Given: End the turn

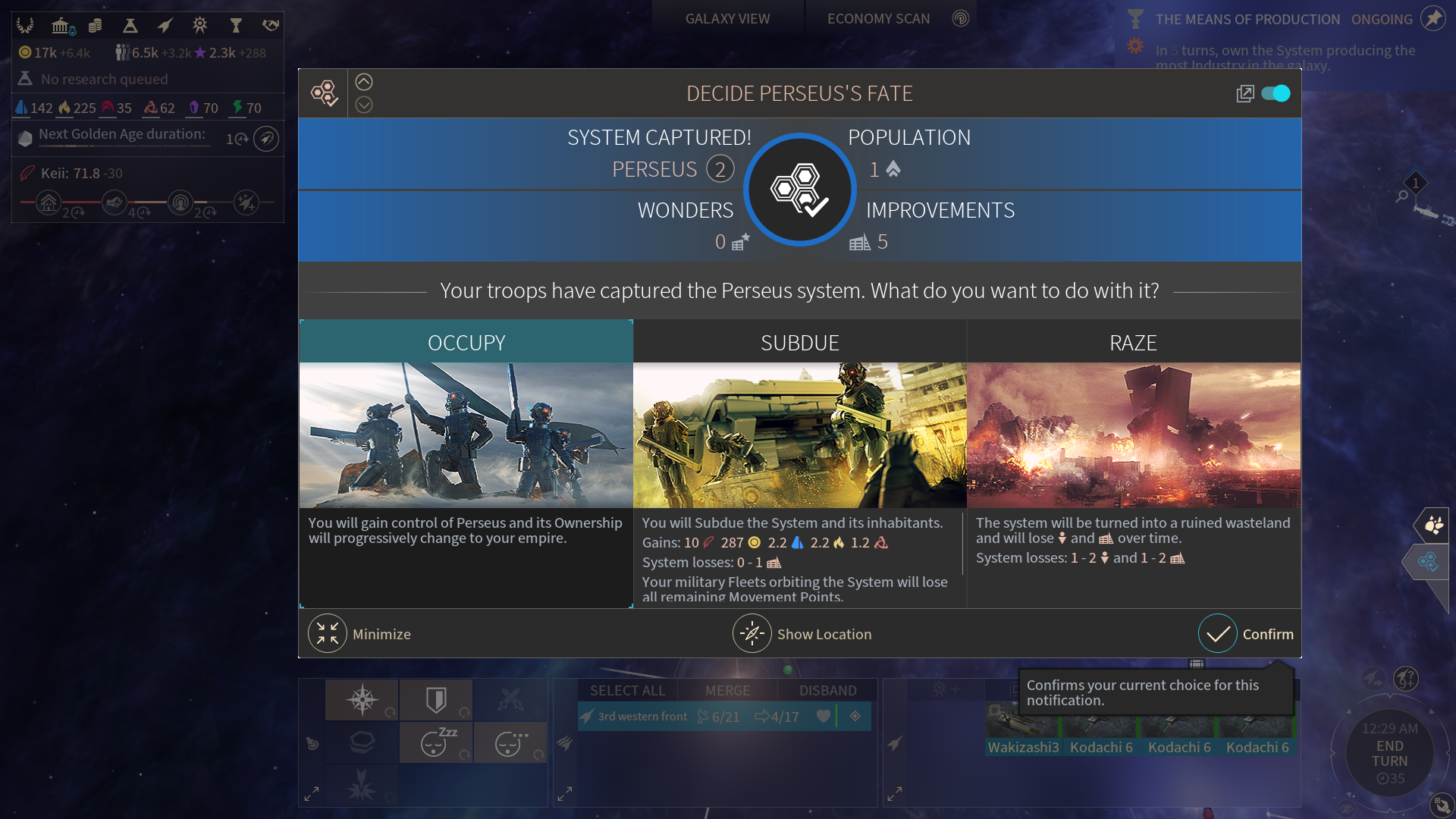Looking at the screenshot, I should (1389, 753).
